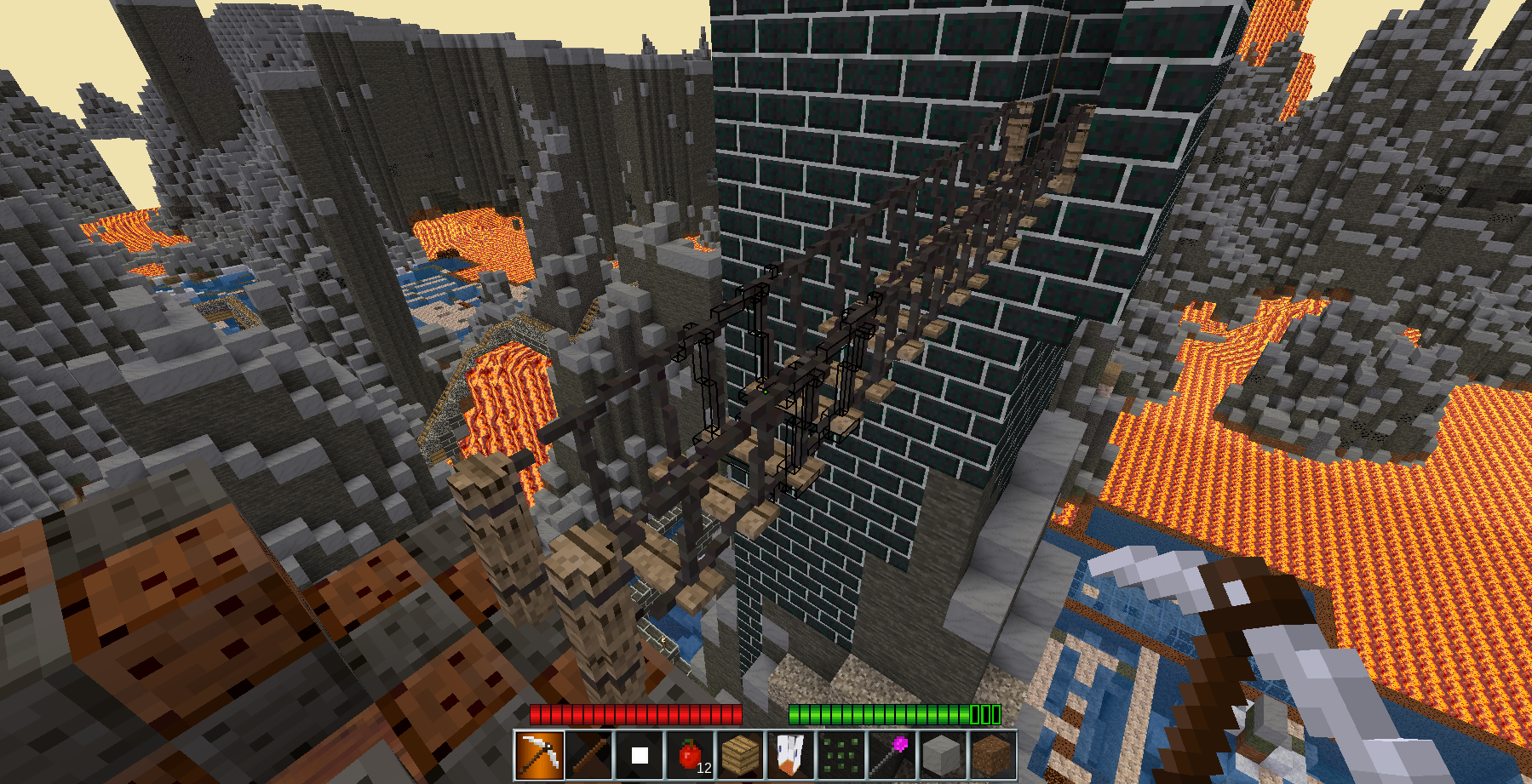Pick the grey stone block slot
The image size is (1532, 784).
[941, 755]
